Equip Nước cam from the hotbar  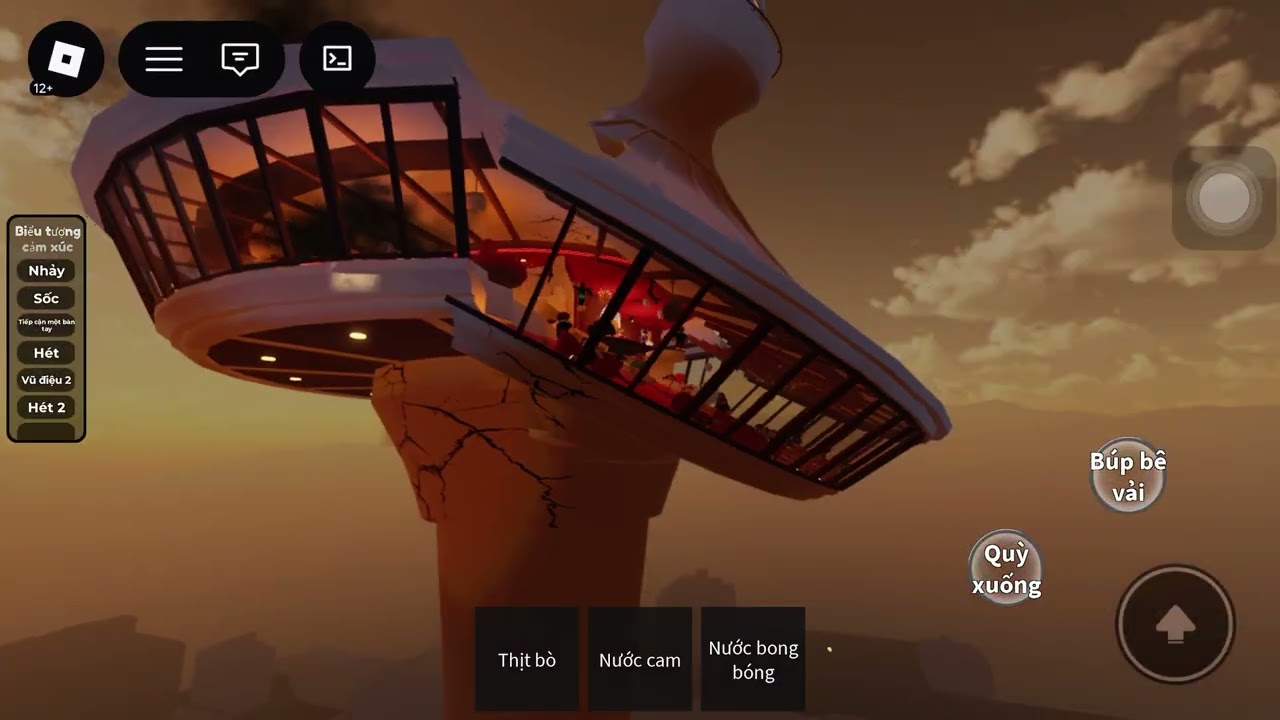[x=640, y=659]
